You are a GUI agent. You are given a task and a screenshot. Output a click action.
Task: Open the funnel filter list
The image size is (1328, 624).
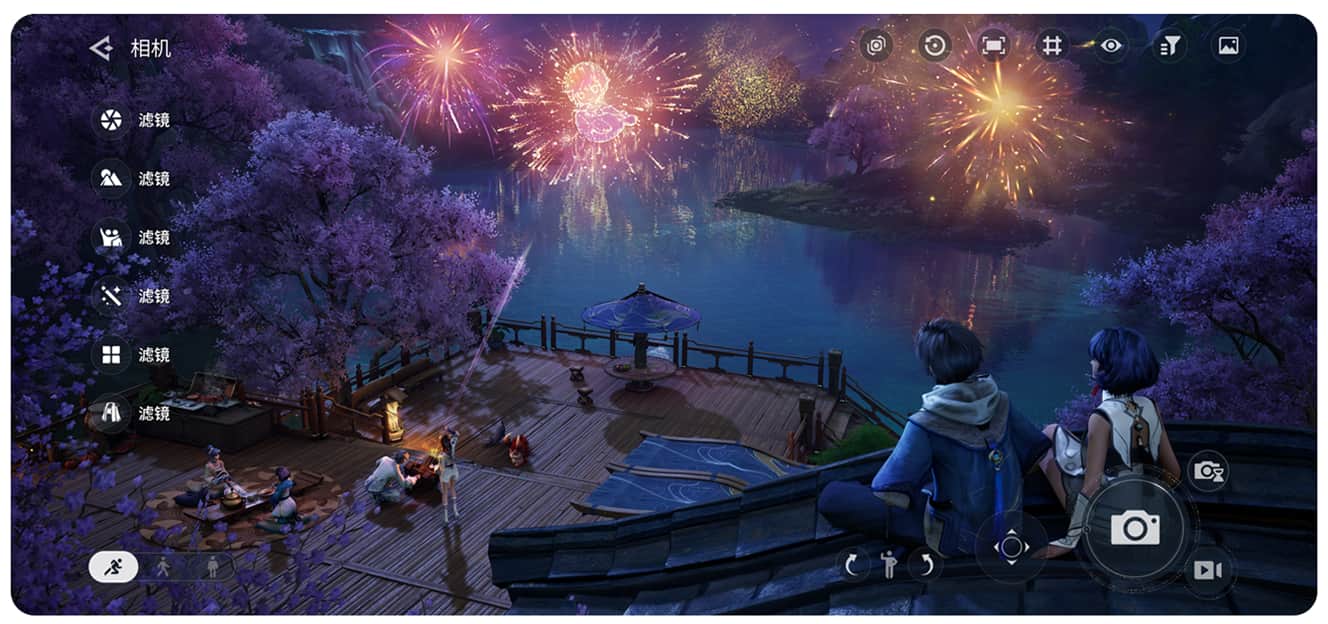click(x=1169, y=45)
